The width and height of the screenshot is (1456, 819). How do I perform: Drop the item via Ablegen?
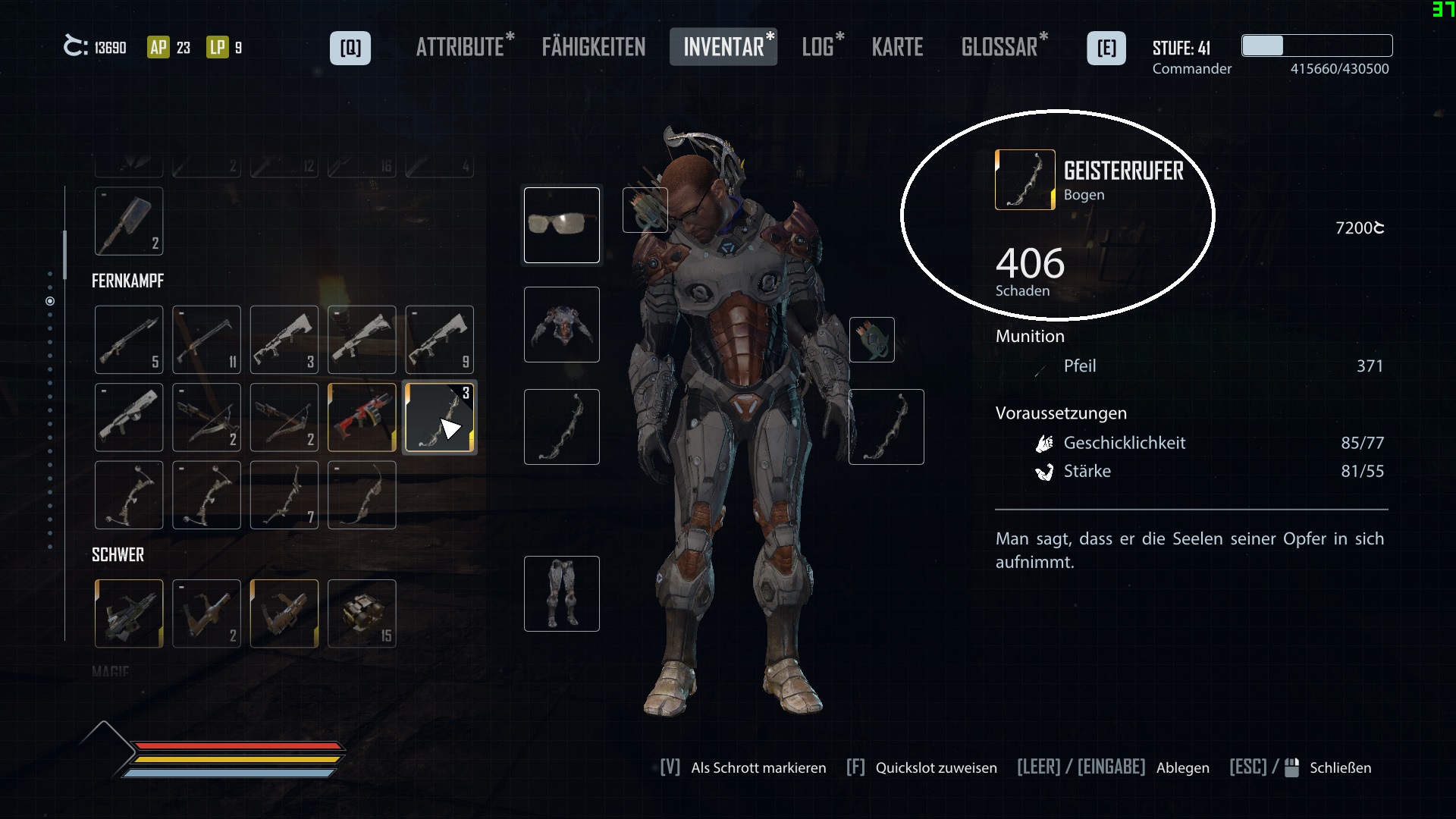[x=1183, y=767]
